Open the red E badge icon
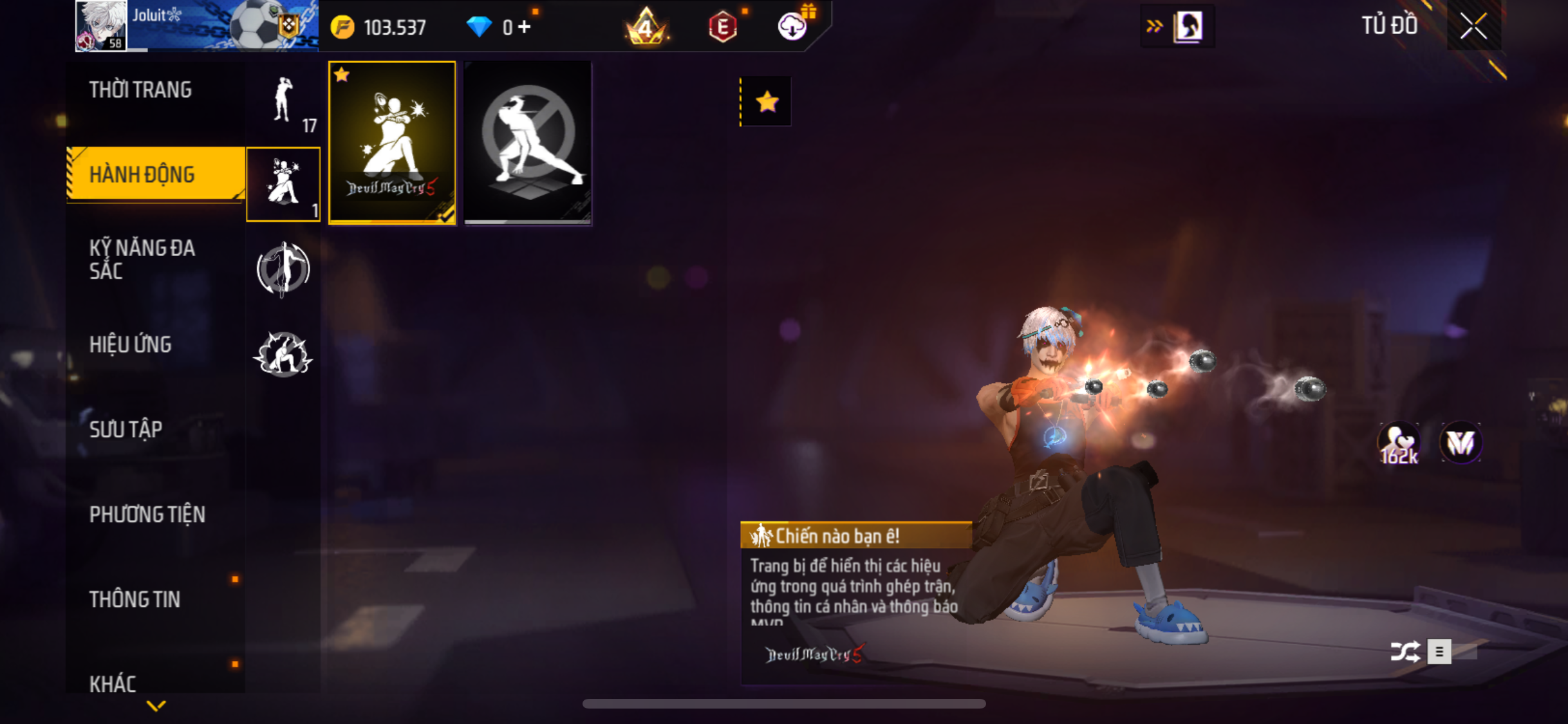 click(723, 27)
